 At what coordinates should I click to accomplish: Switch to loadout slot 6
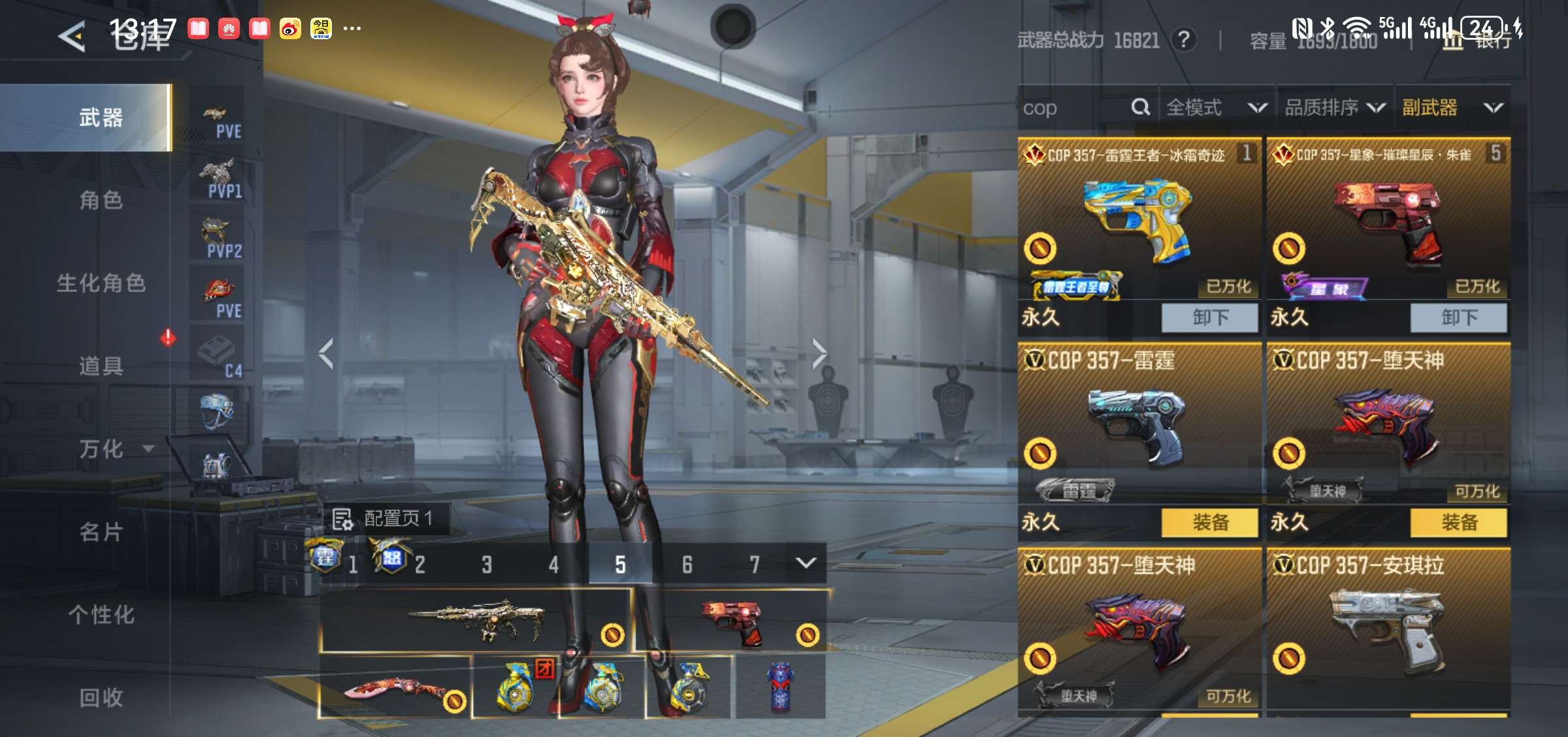(687, 565)
